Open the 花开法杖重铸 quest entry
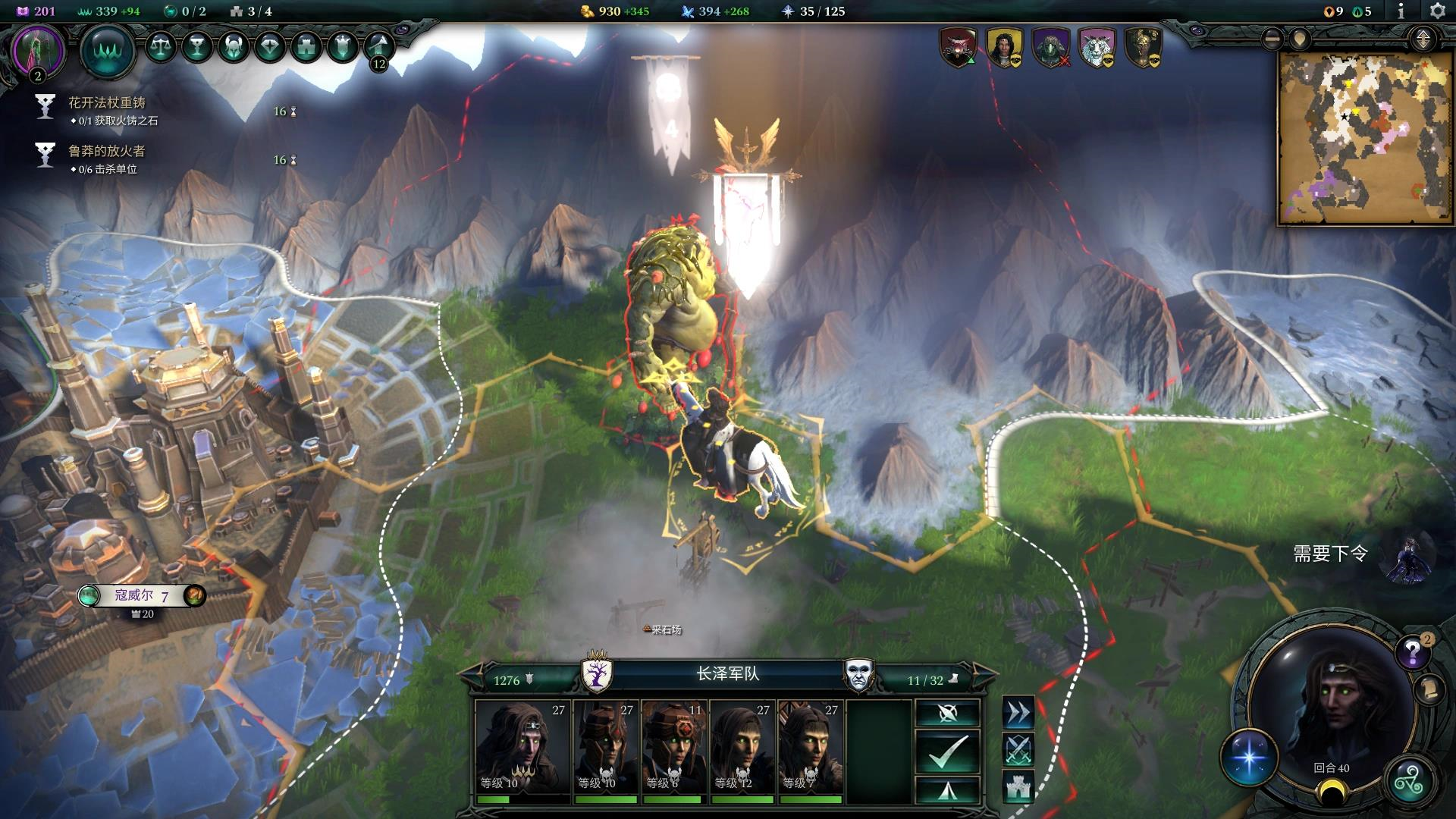Screen dimensions: 1456x819 click(x=107, y=103)
